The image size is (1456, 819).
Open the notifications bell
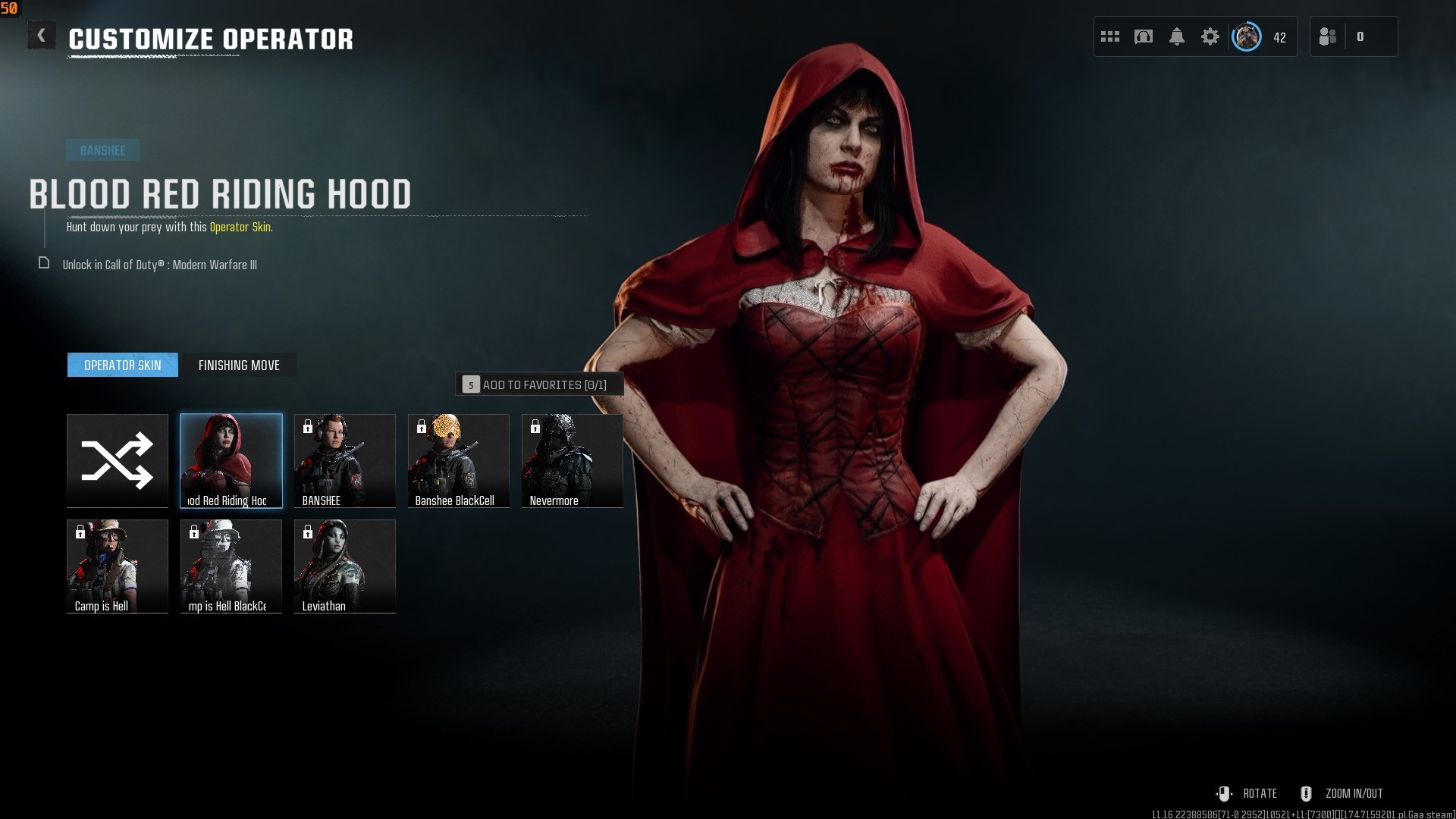(1177, 36)
